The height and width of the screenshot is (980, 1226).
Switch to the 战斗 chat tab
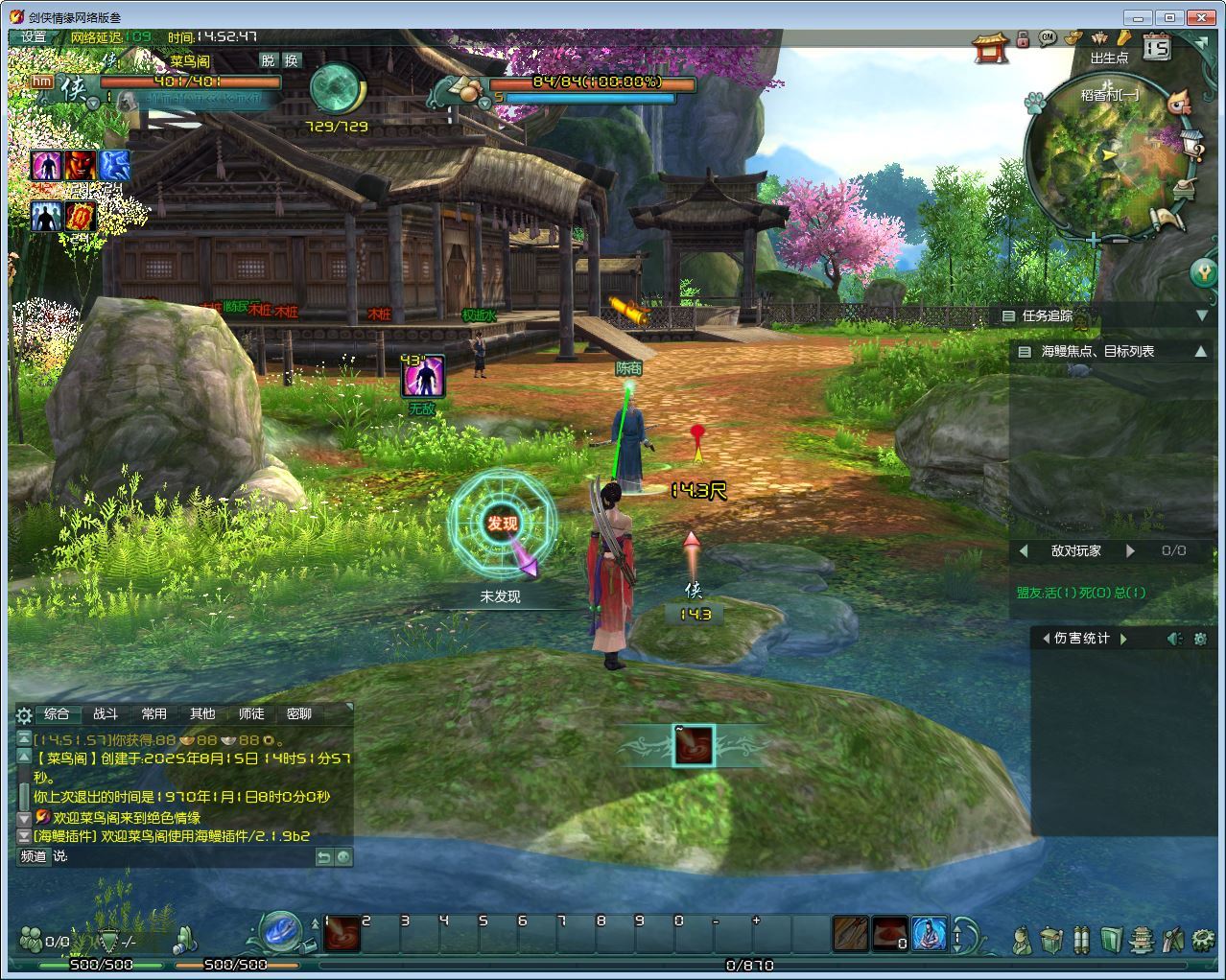(106, 714)
